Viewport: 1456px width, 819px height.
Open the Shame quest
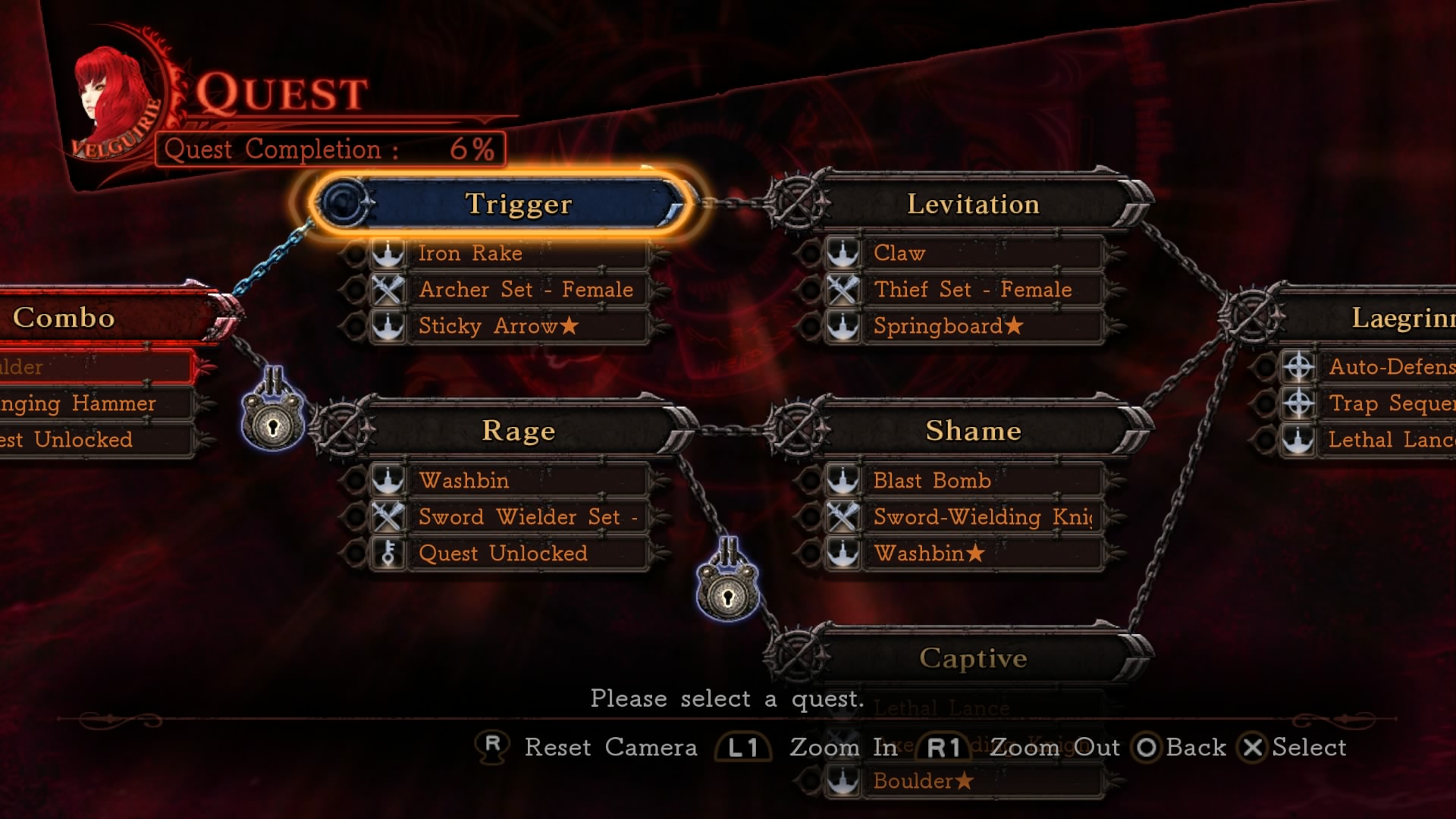click(973, 431)
